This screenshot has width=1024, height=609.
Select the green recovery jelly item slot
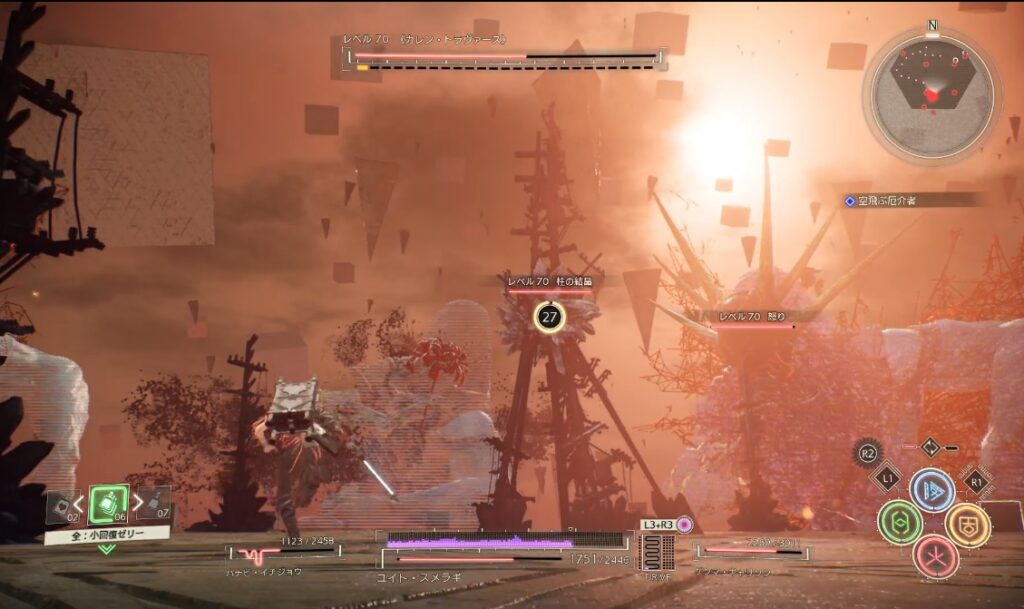coord(108,503)
